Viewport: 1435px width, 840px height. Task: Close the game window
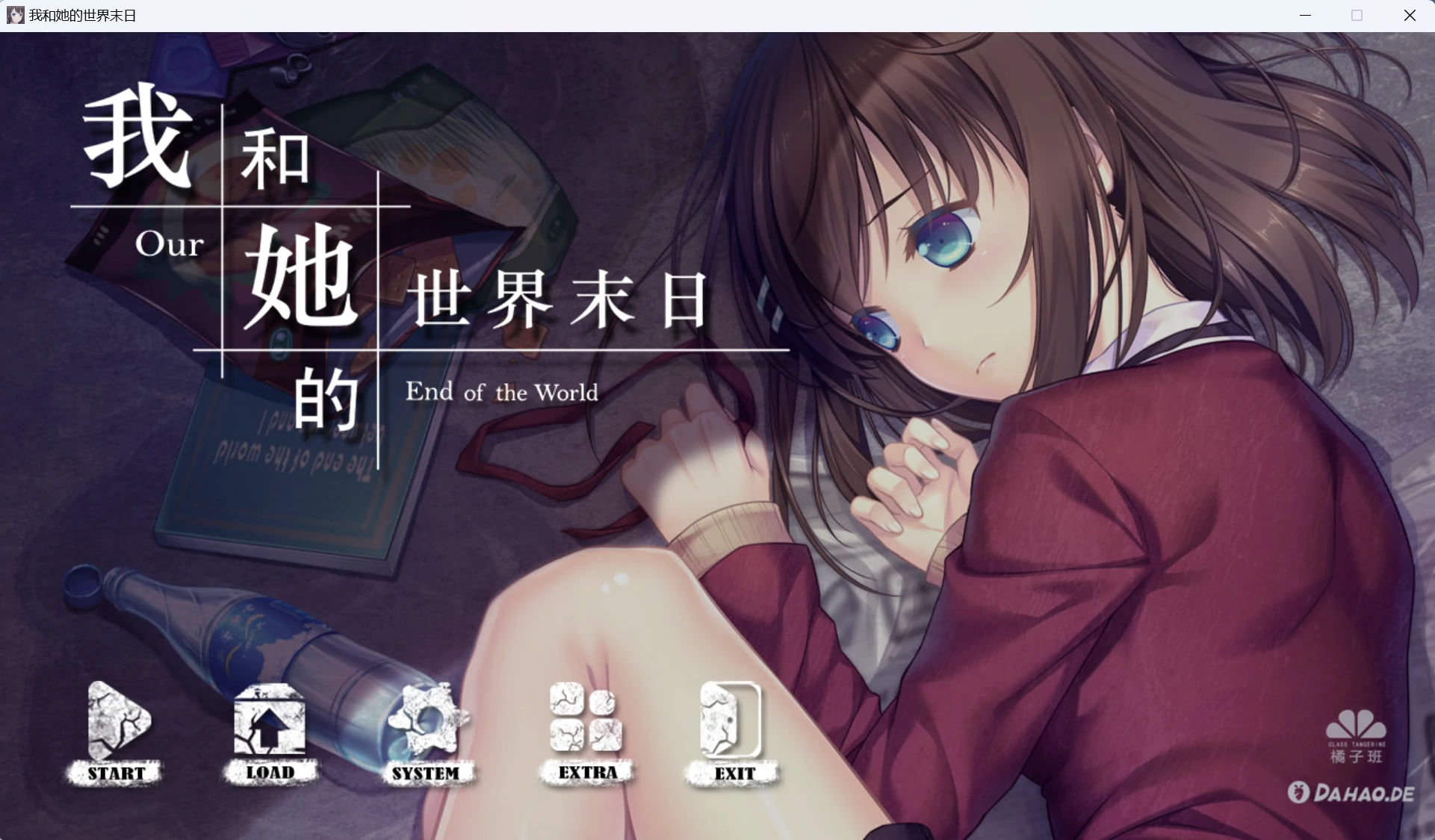pyautogui.click(x=1410, y=15)
